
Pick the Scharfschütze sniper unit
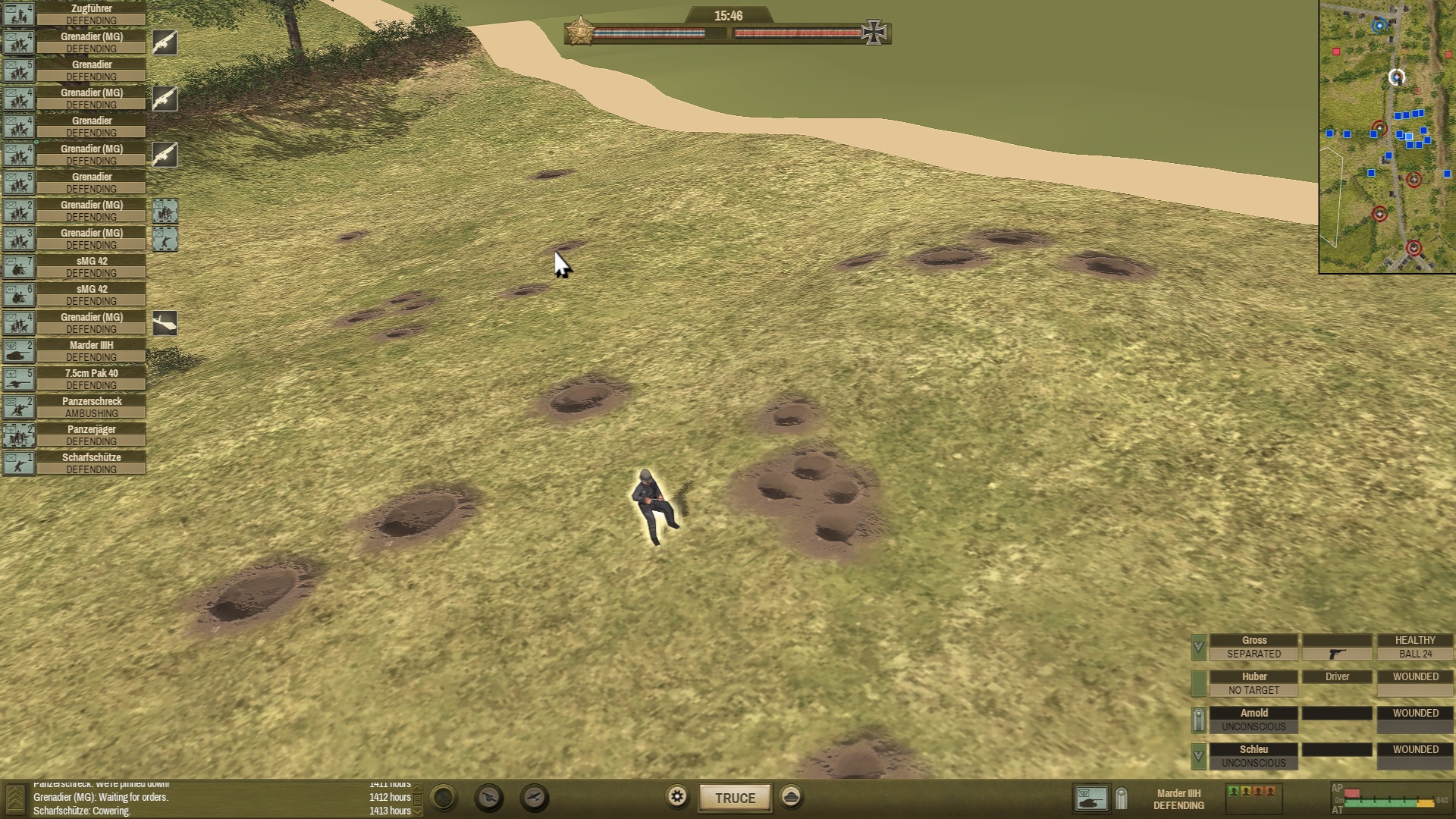click(91, 463)
